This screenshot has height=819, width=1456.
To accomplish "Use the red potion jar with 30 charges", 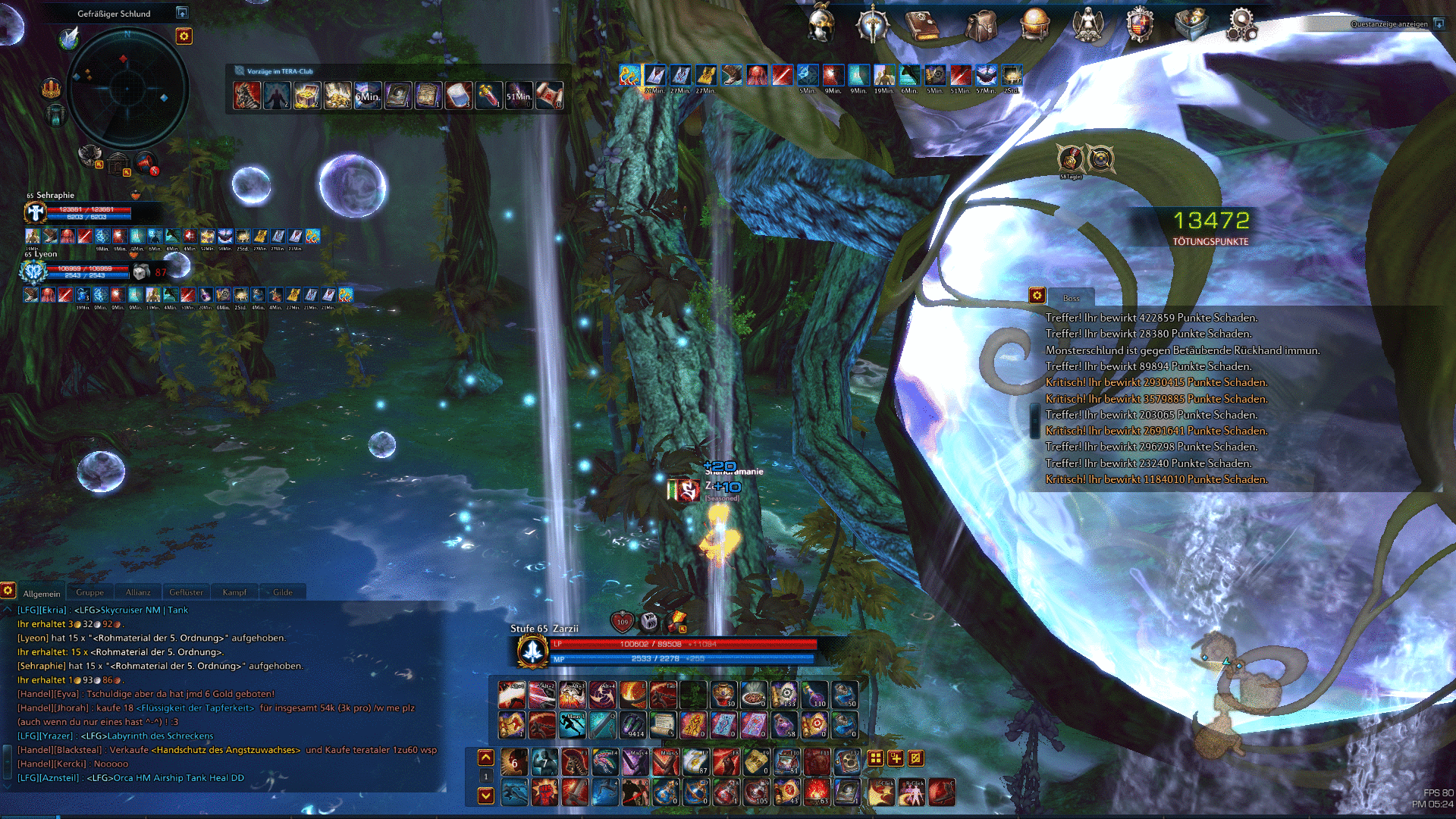I will coord(723,694).
